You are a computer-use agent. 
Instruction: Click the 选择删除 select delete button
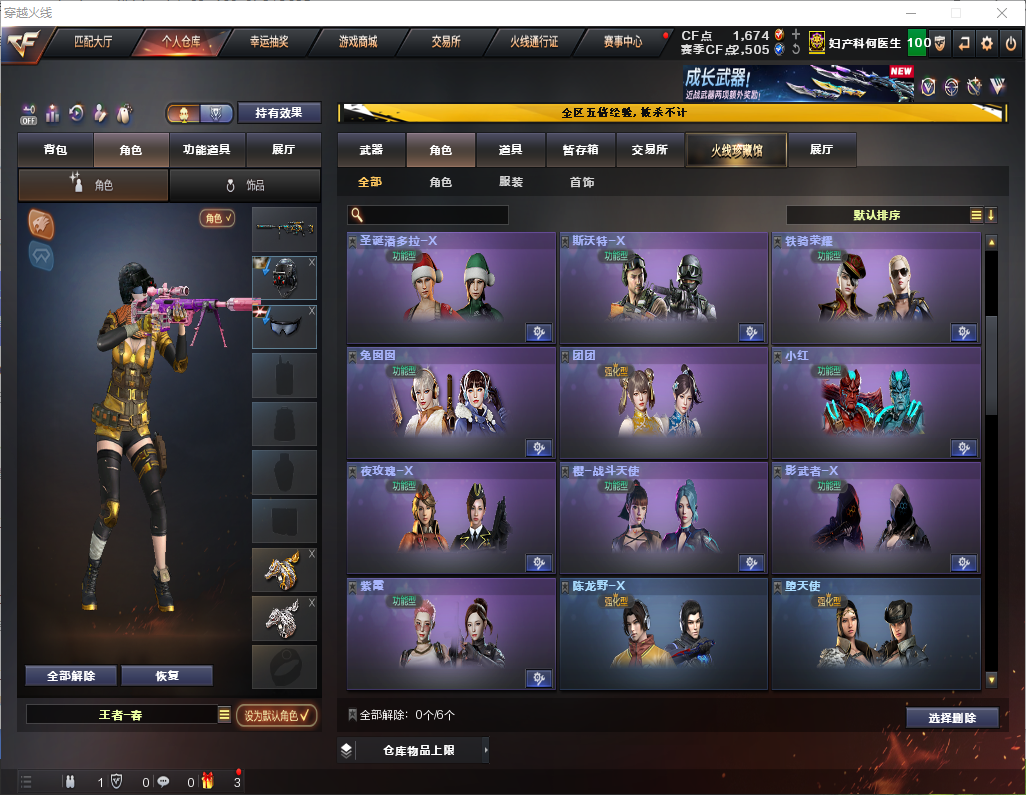pos(952,718)
